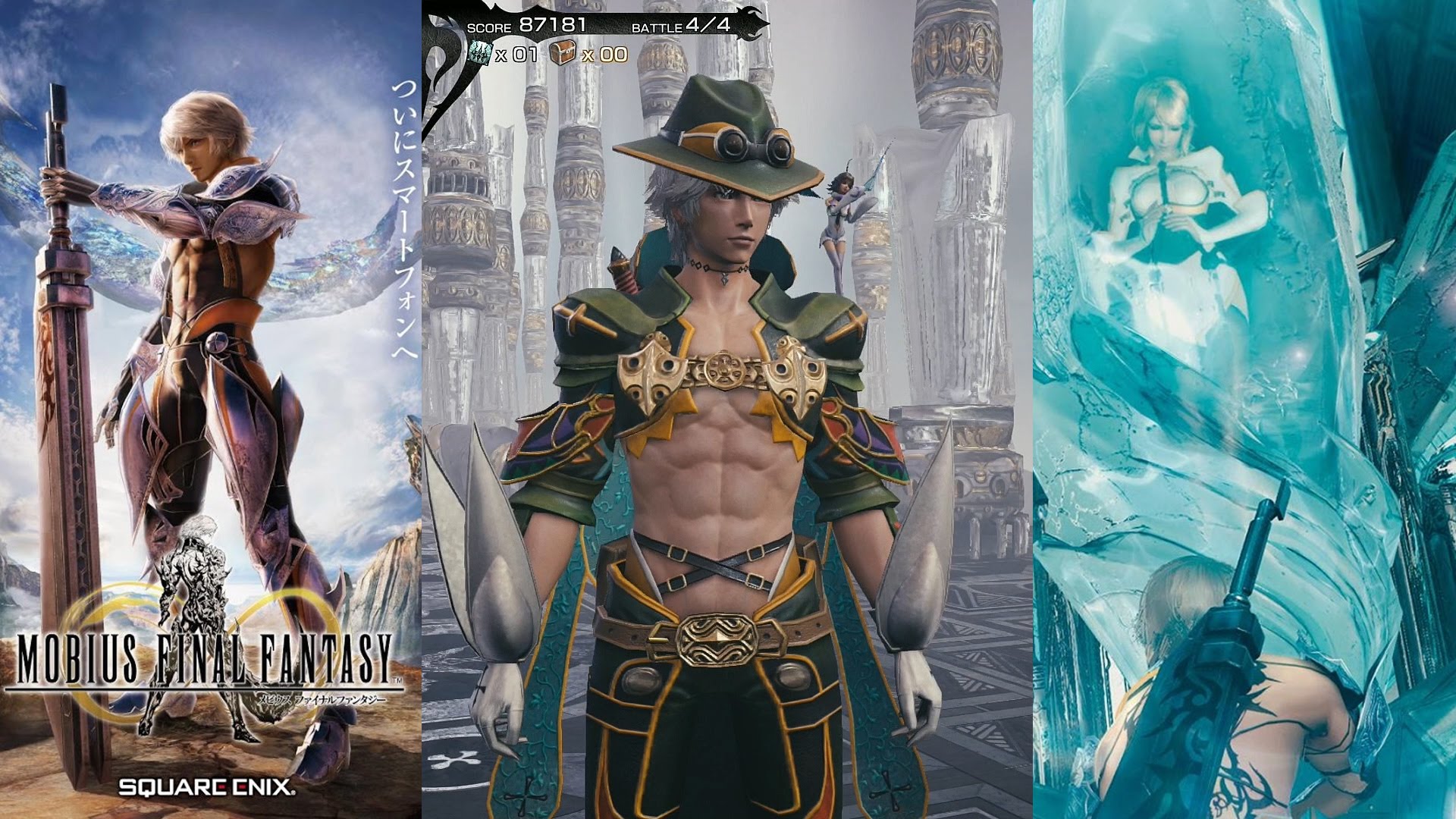
Task: Select the crystal item counter icon
Action: coord(480,52)
